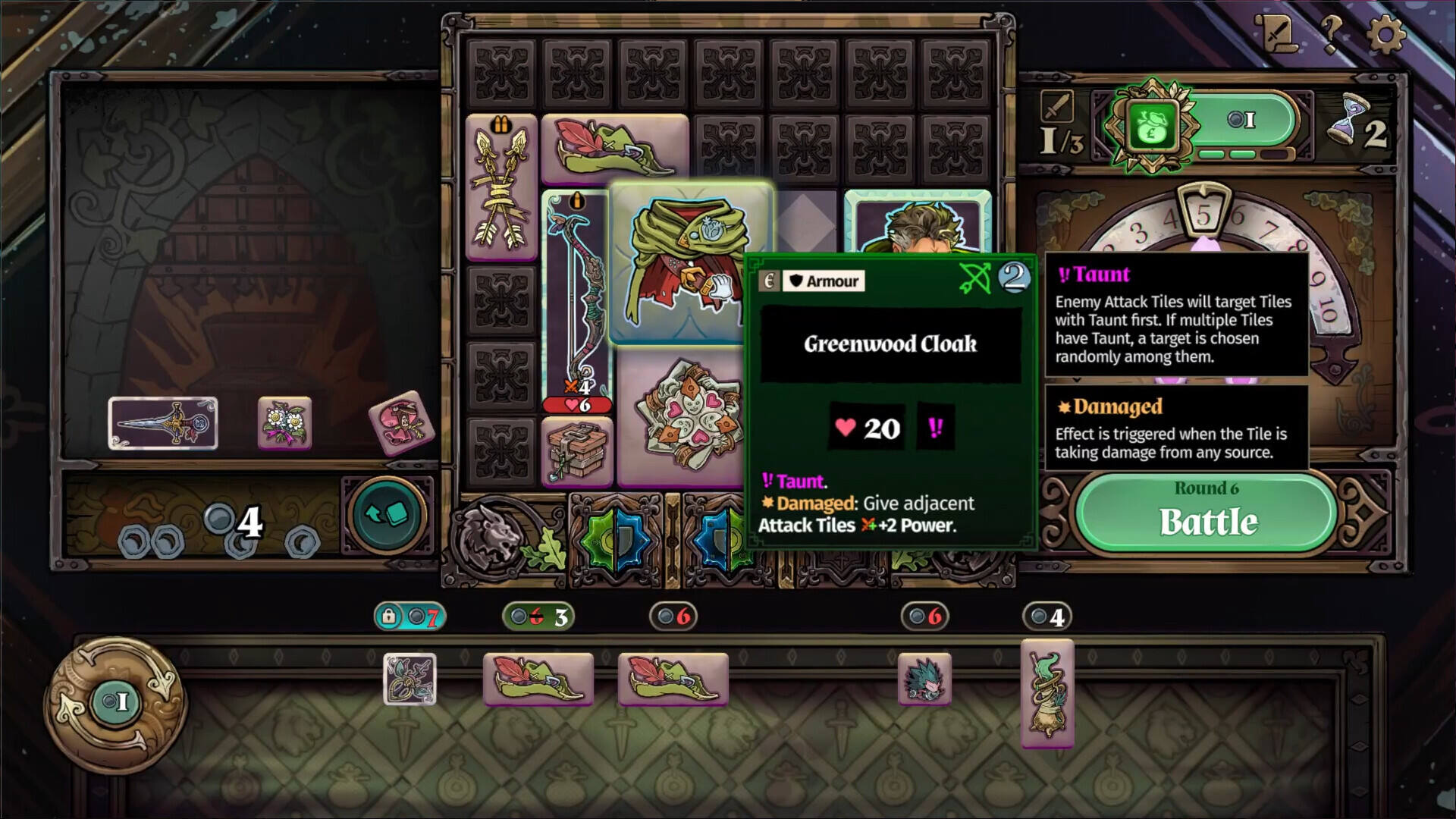
Task: Select the heart-patterned round shield tile
Action: coord(681,418)
